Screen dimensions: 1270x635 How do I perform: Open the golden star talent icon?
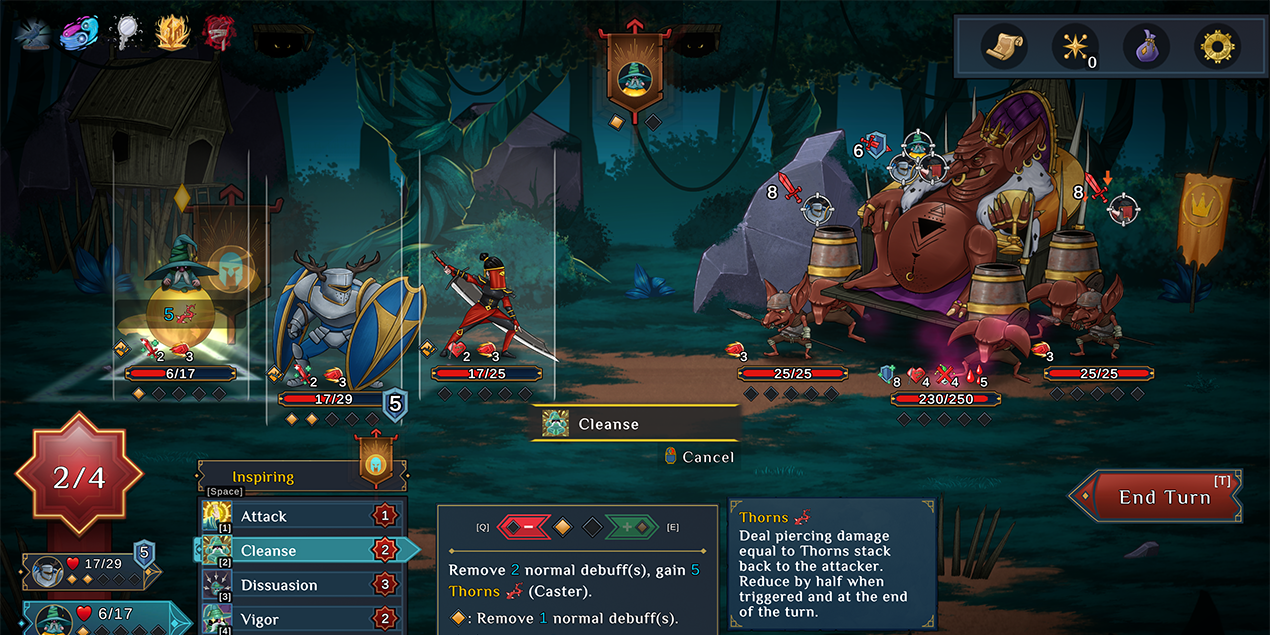click(1074, 46)
